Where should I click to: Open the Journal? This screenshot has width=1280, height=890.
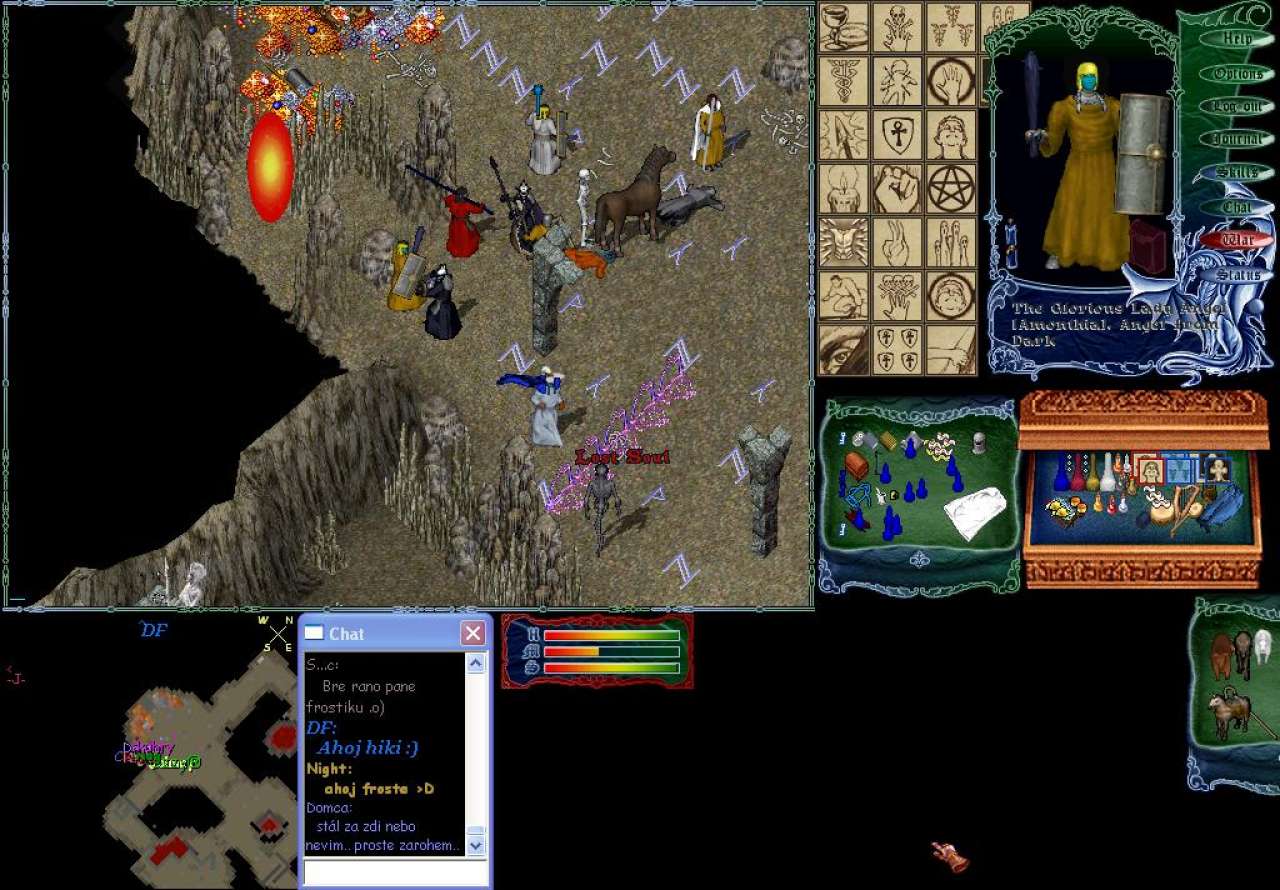pyautogui.click(x=1238, y=140)
